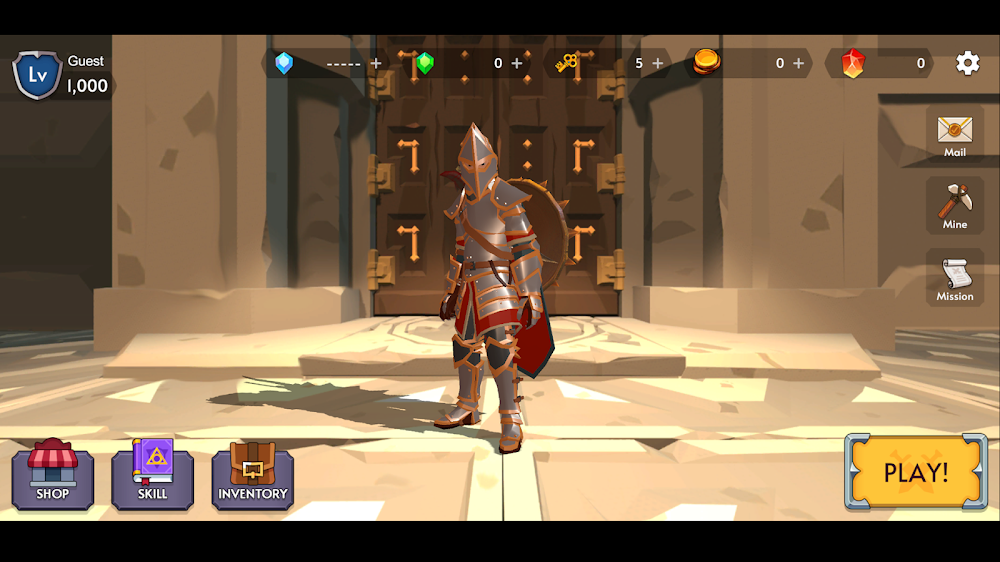Open the Mine
The width and height of the screenshot is (1000, 562).
tap(954, 206)
